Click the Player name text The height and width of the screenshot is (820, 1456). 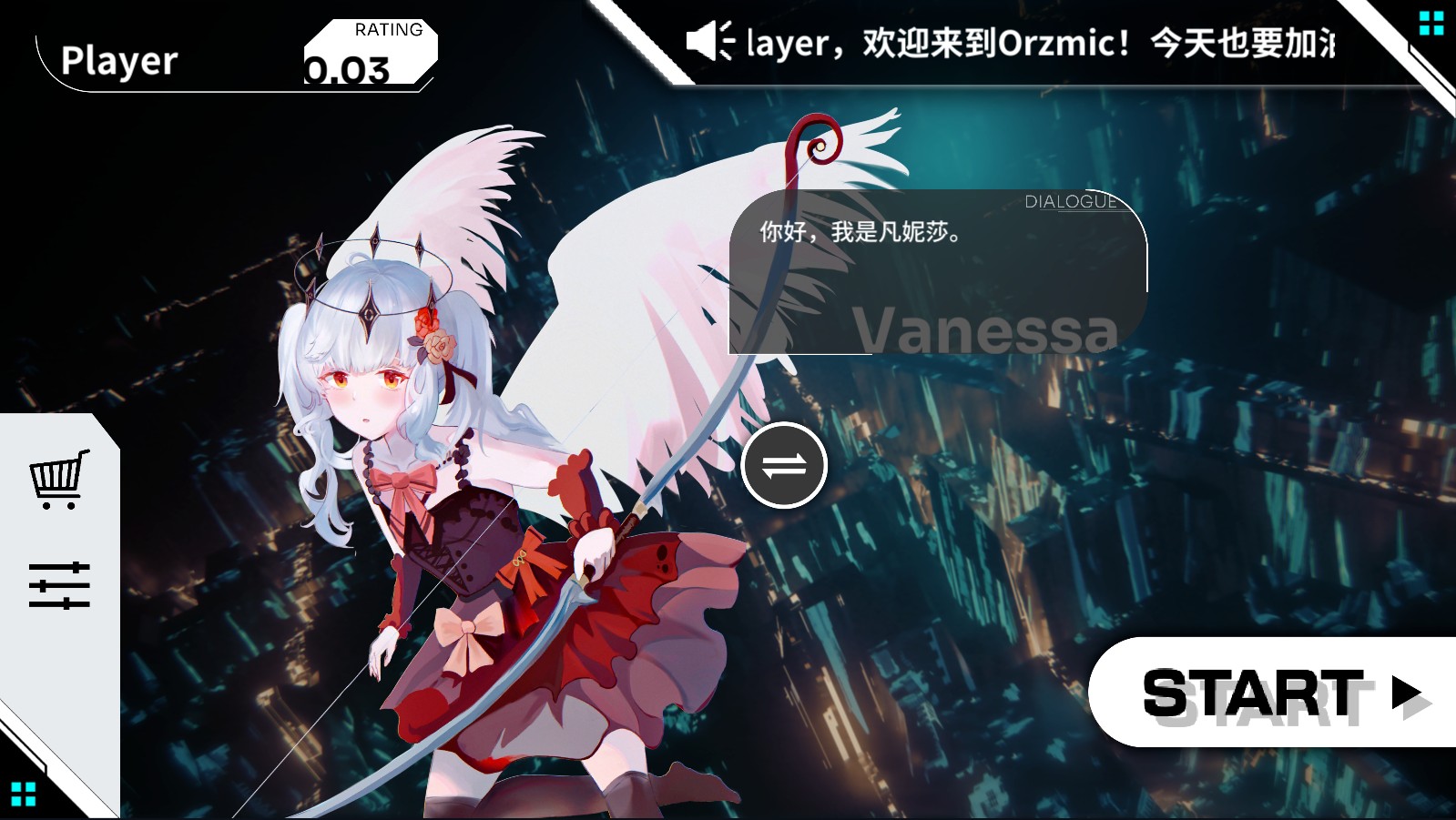pos(117,62)
